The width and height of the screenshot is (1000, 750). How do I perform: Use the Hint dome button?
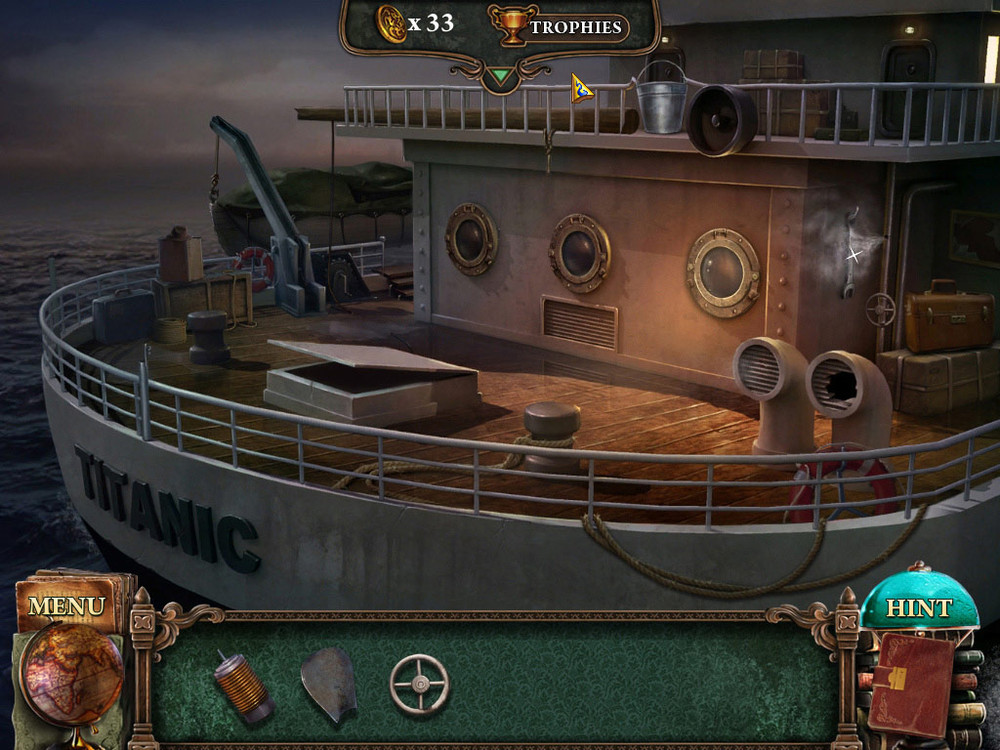(x=918, y=606)
